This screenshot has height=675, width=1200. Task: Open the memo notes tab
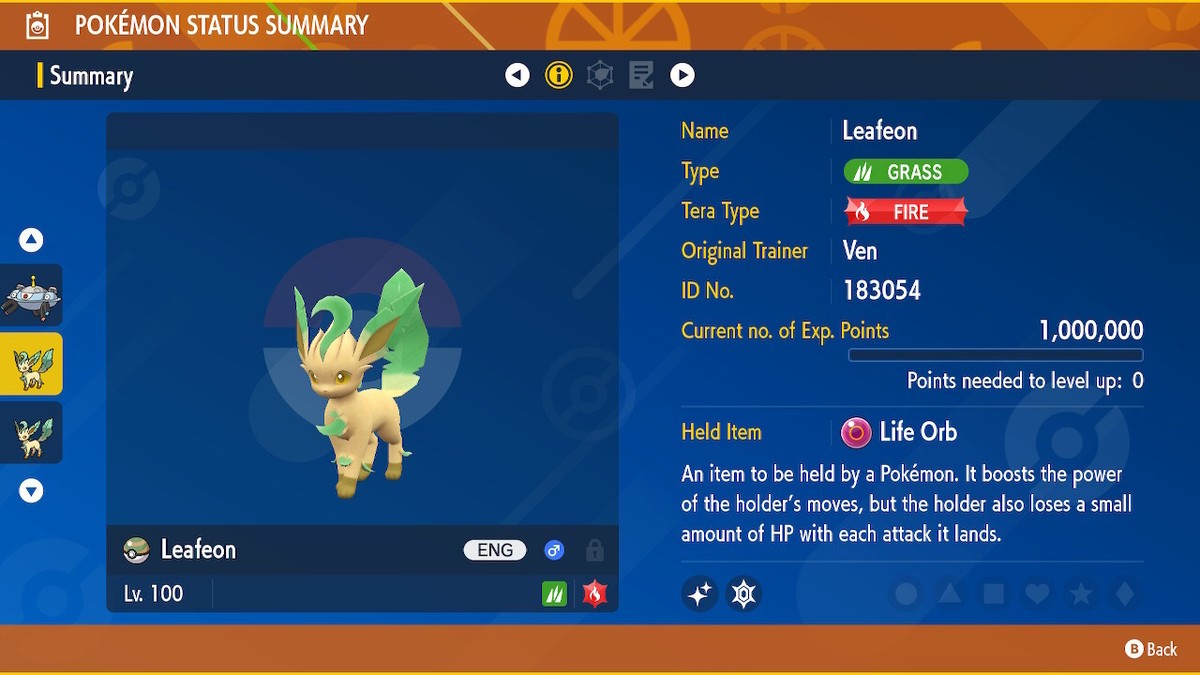[641, 75]
